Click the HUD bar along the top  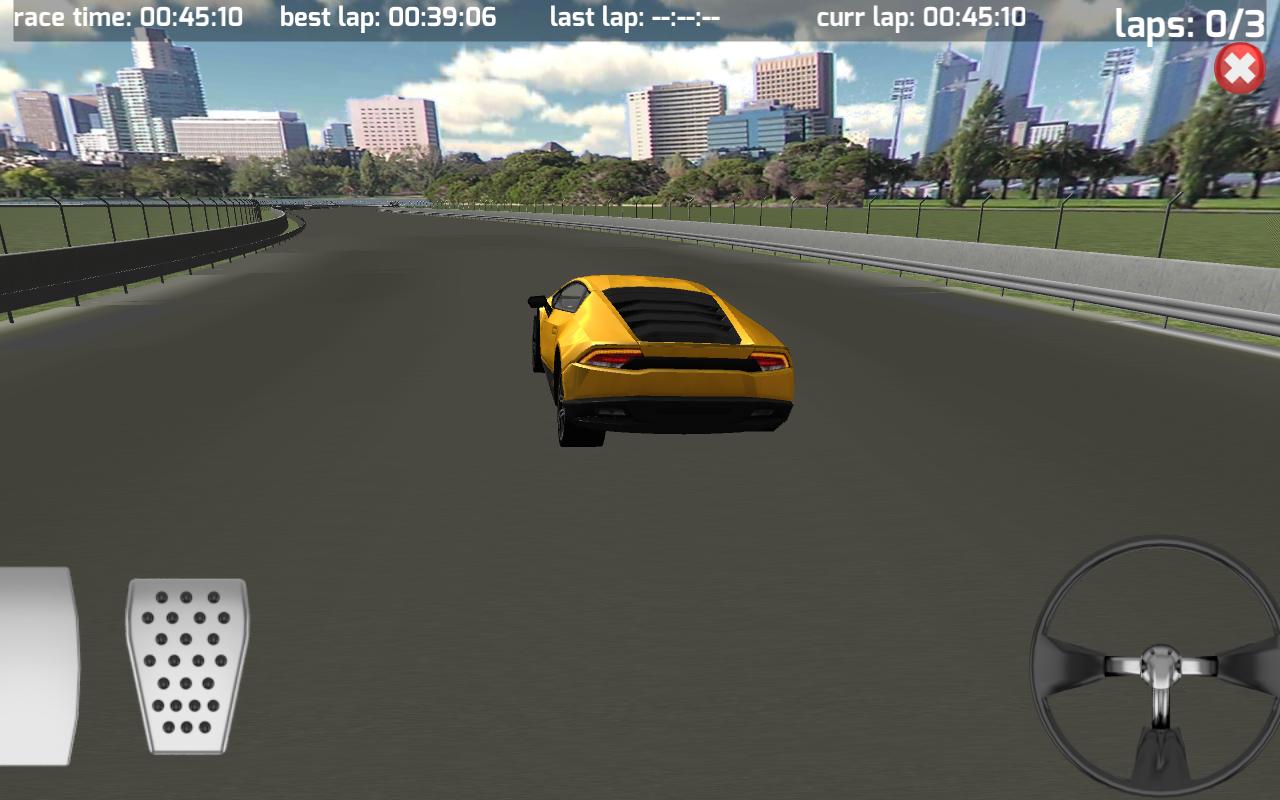click(640, 15)
